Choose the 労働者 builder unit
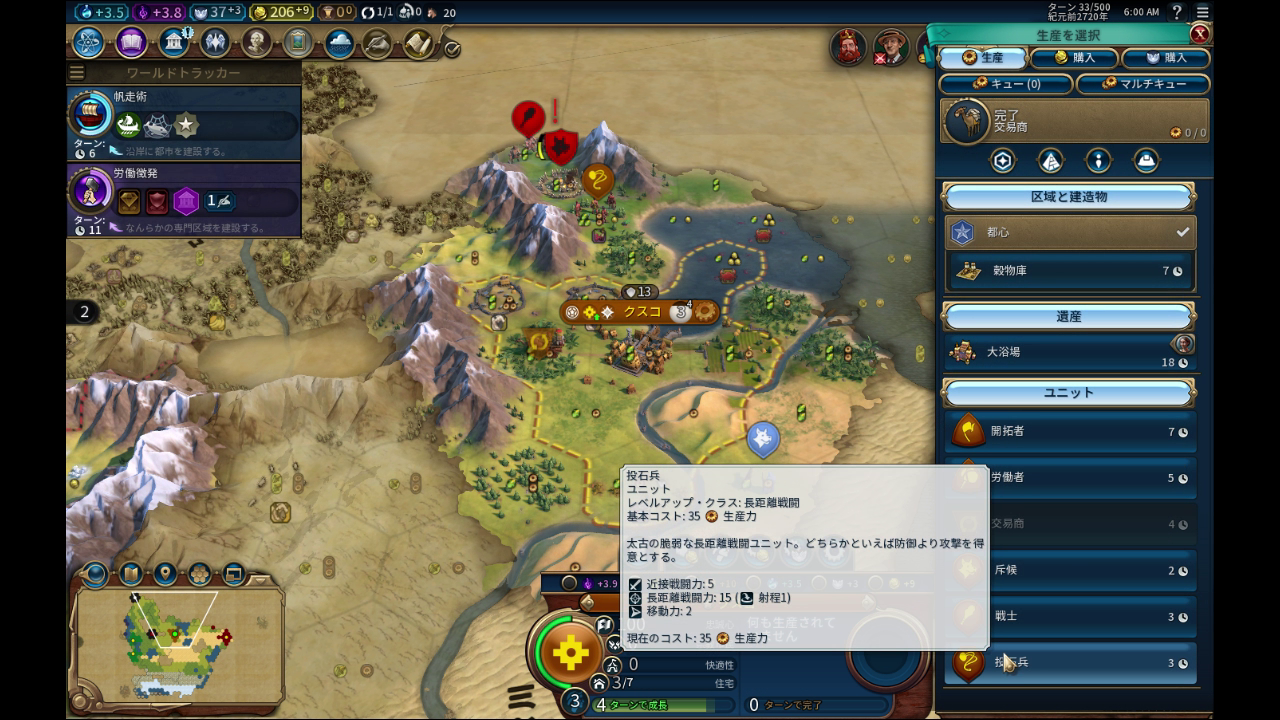1280x720 pixels. (1069, 478)
